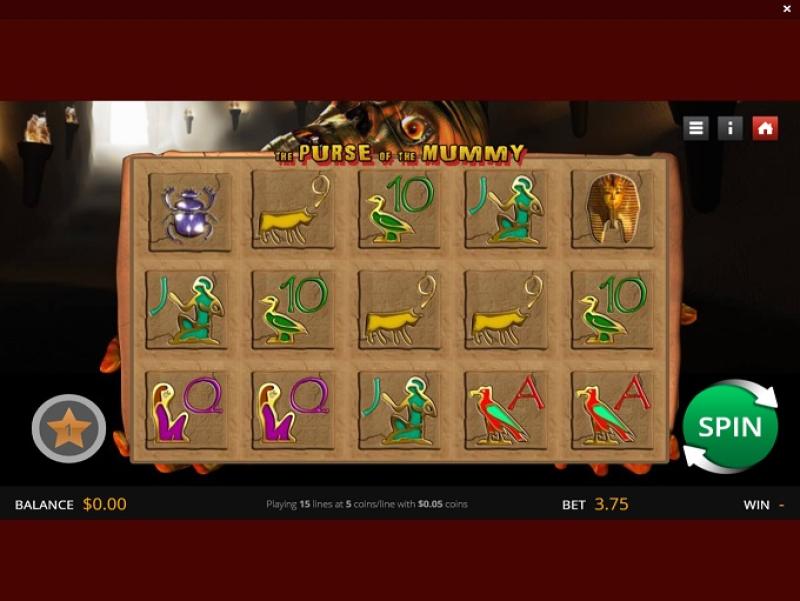Open the hamburger menu icon
The image size is (800, 601).
tap(696, 128)
